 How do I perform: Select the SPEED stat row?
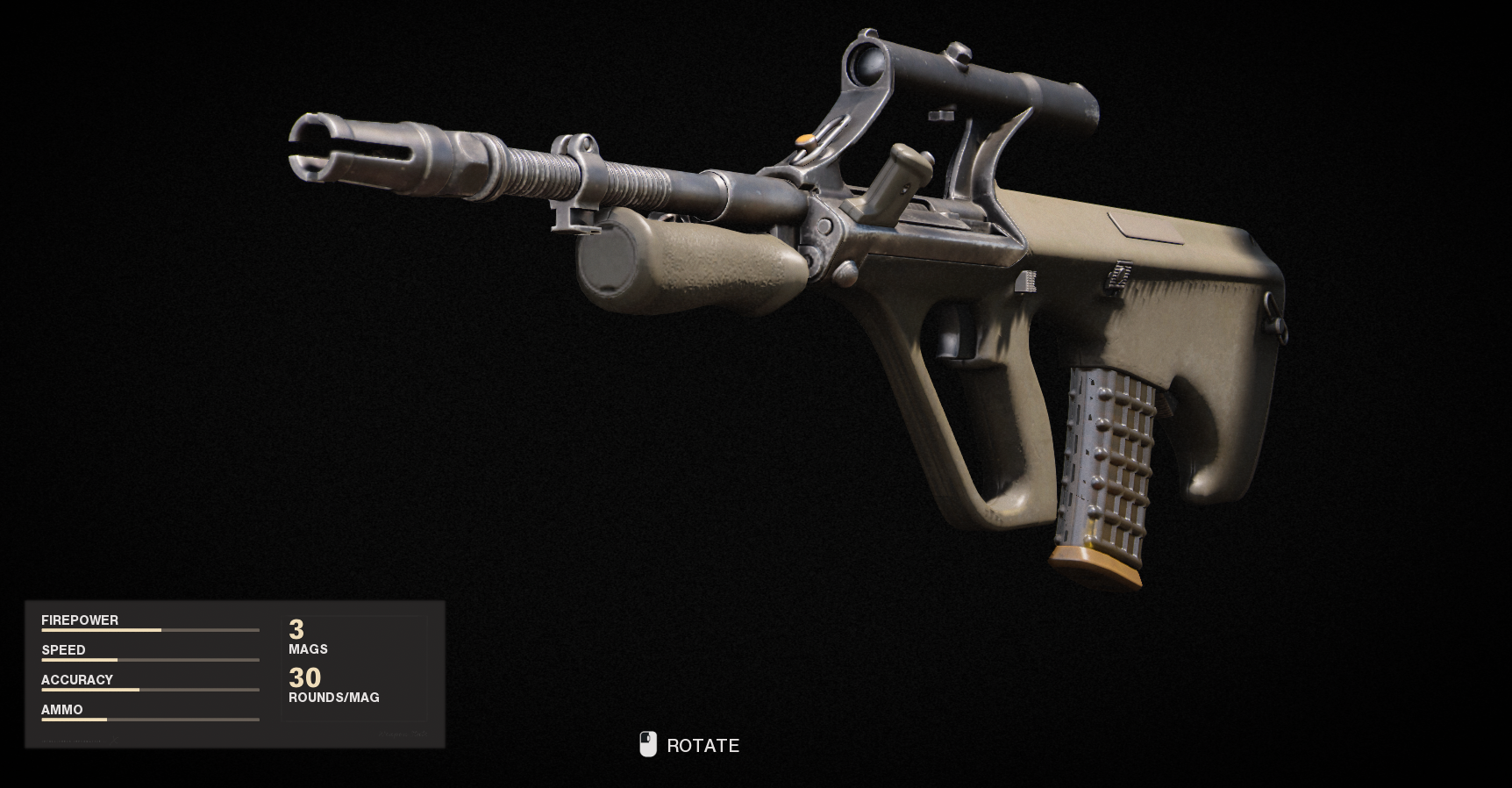(x=63, y=650)
